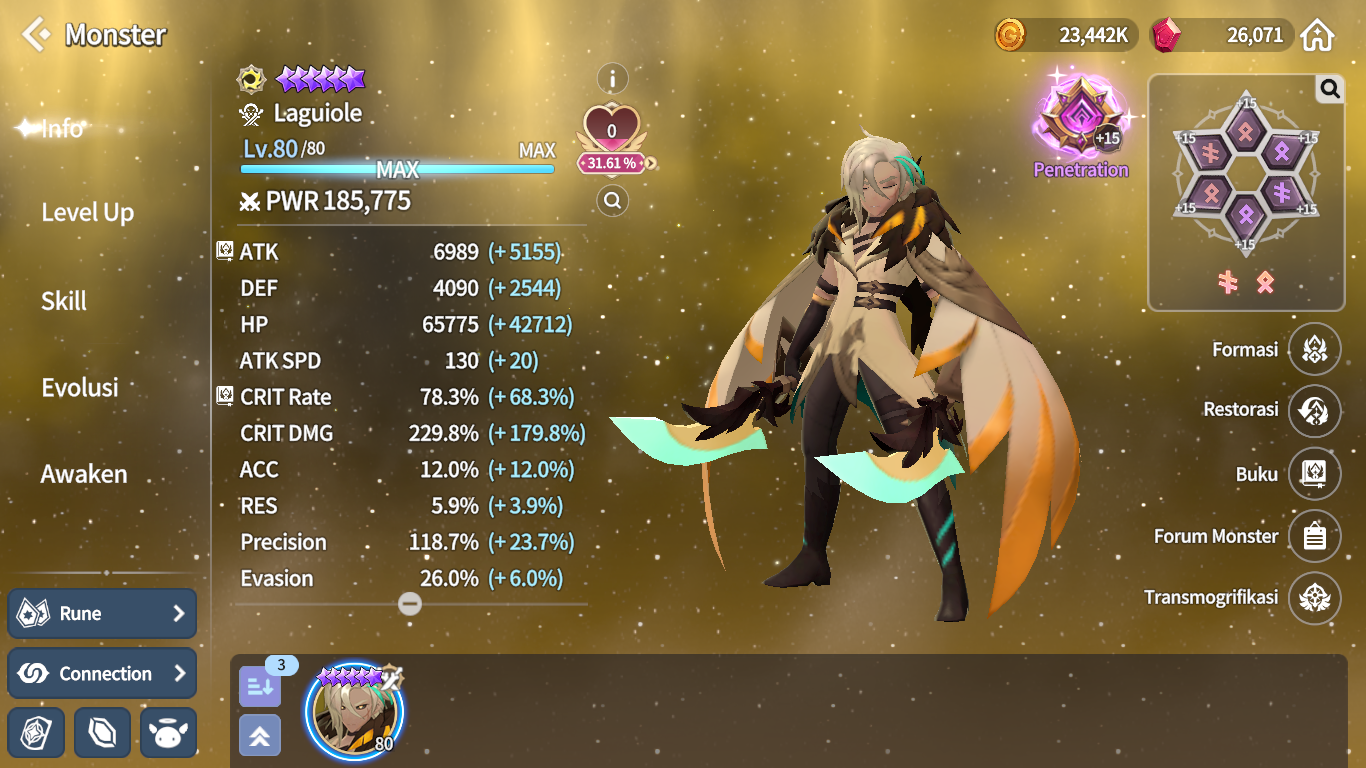The image size is (1366, 768).
Task: Switch to the Level Up tab
Action: click(x=87, y=212)
